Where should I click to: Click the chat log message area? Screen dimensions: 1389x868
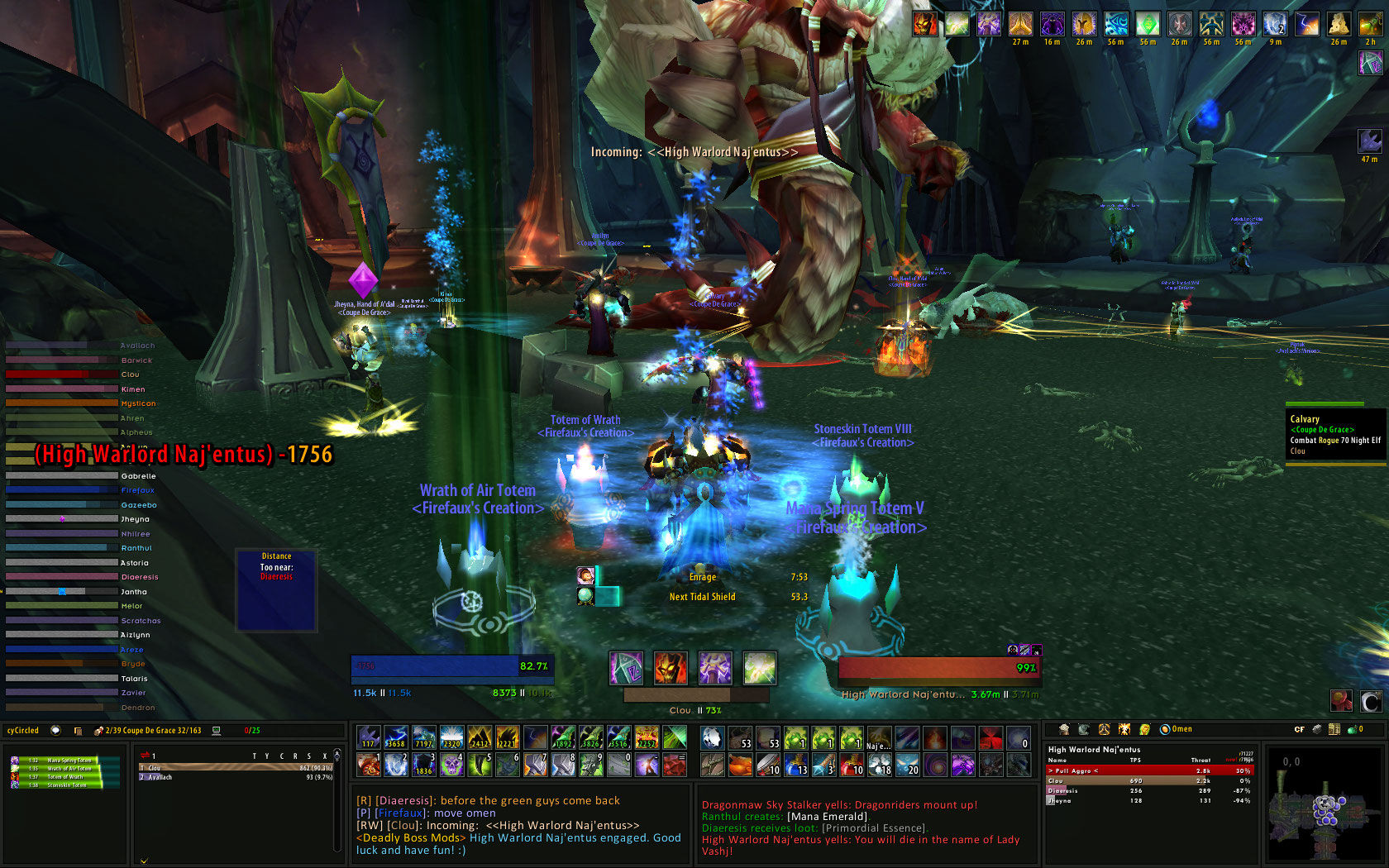(x=521, y=825)
